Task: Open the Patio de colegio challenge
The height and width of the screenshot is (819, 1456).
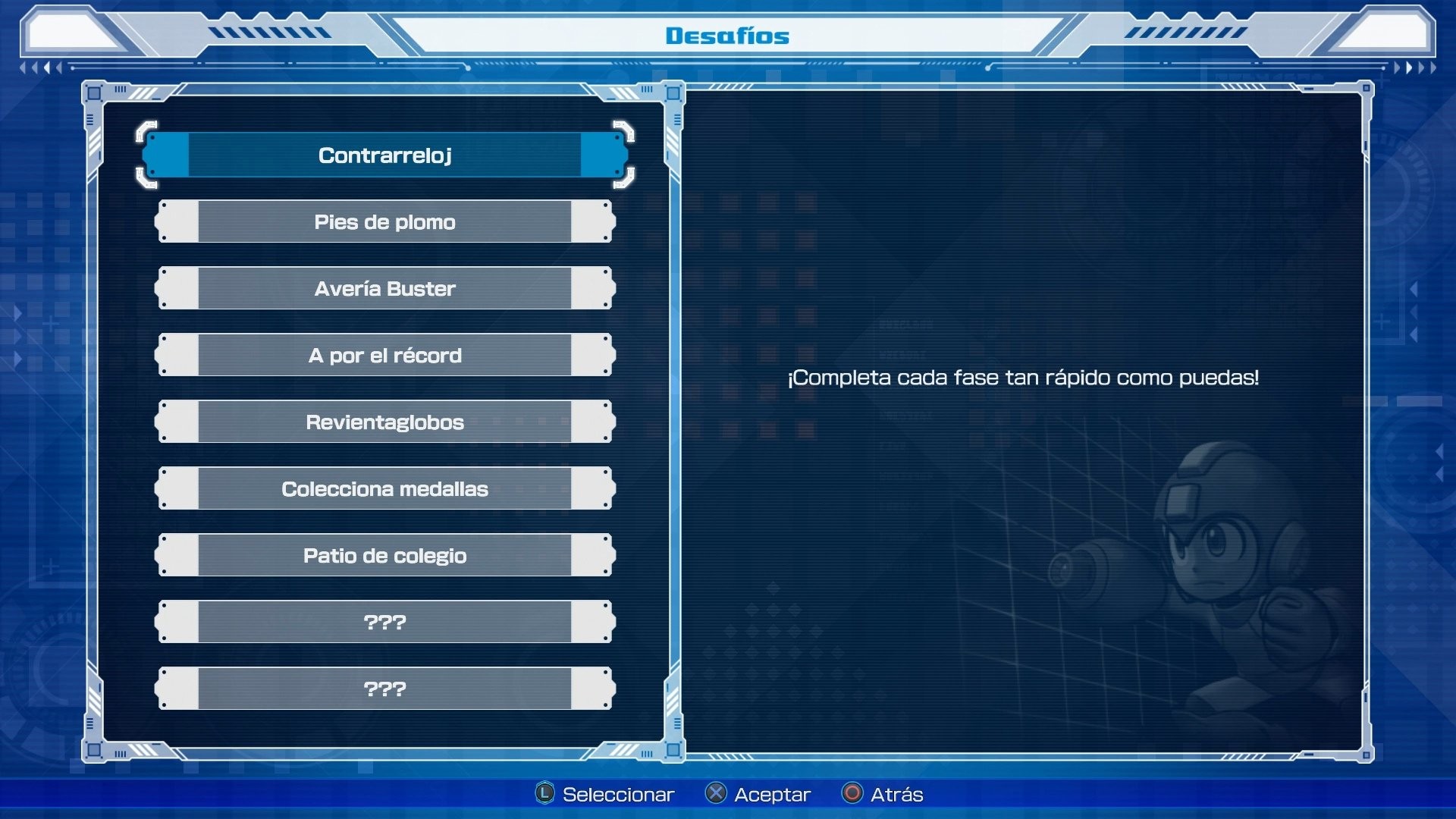Action: pyautogui.click(x=387, y=555)
